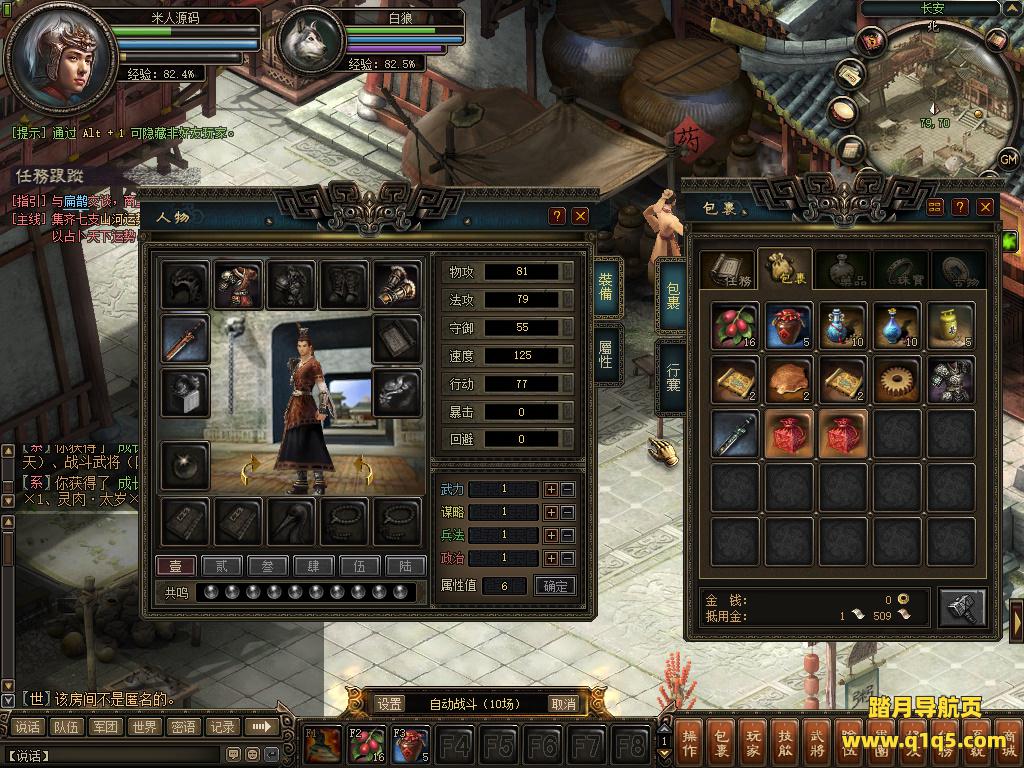
Task: Select the 任務 quest items tab
Action: pos(726,270)
